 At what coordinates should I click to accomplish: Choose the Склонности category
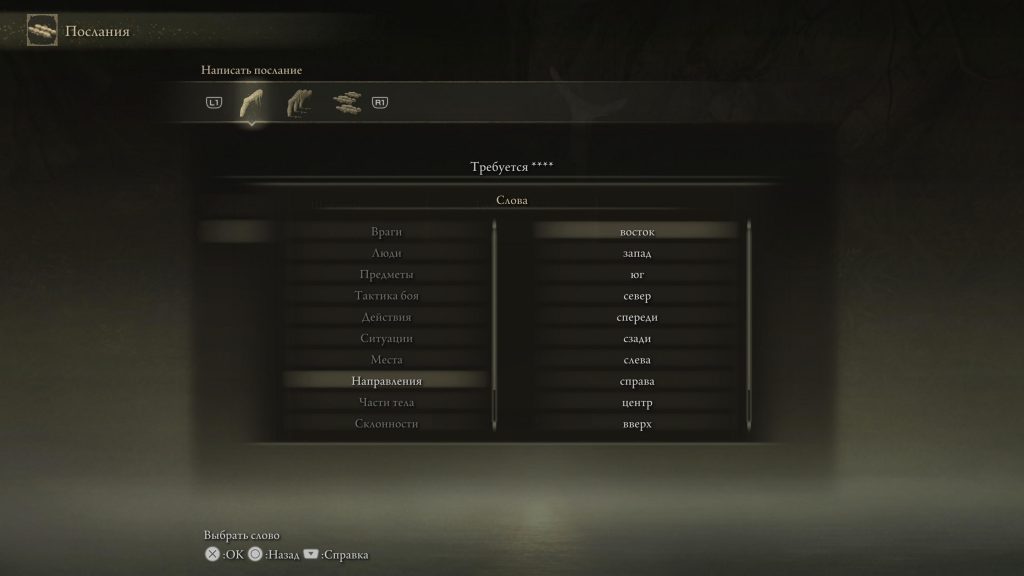coord(386,424)
